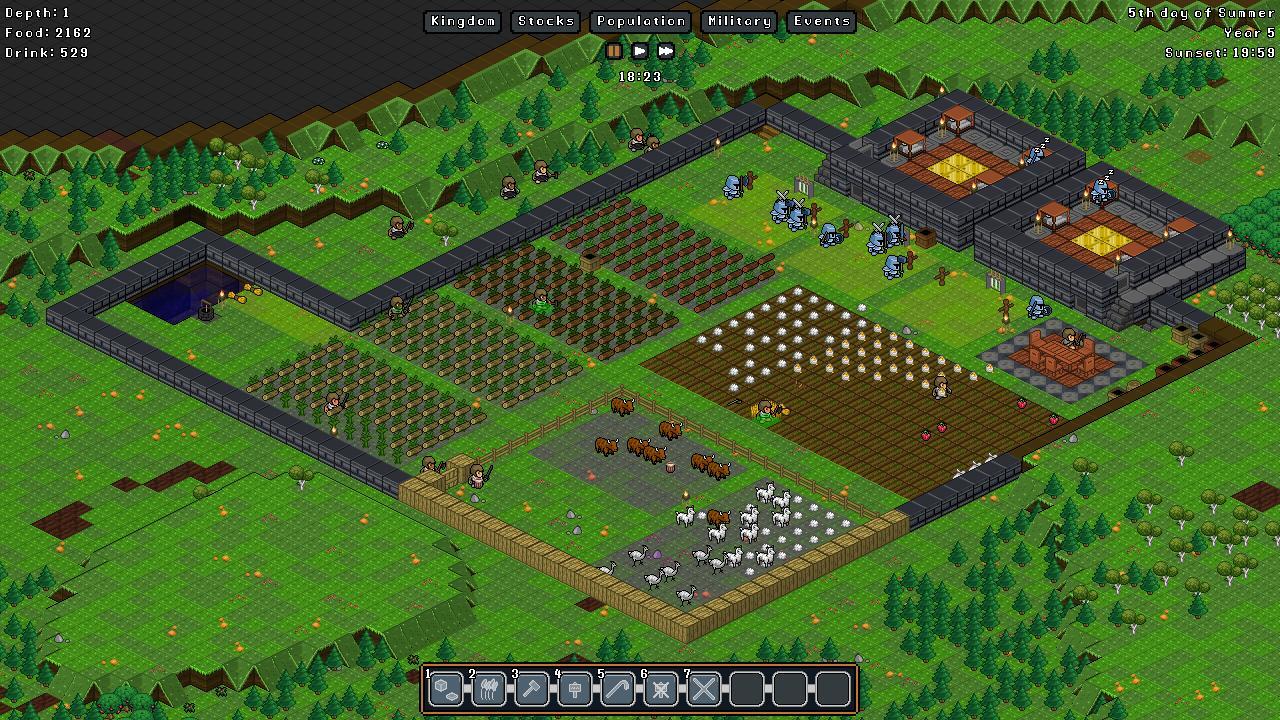Select the demolish tool in hotbar slot 6
Image resolution: width=1280 pixels, height=720 pixels.
click(660, 689)
